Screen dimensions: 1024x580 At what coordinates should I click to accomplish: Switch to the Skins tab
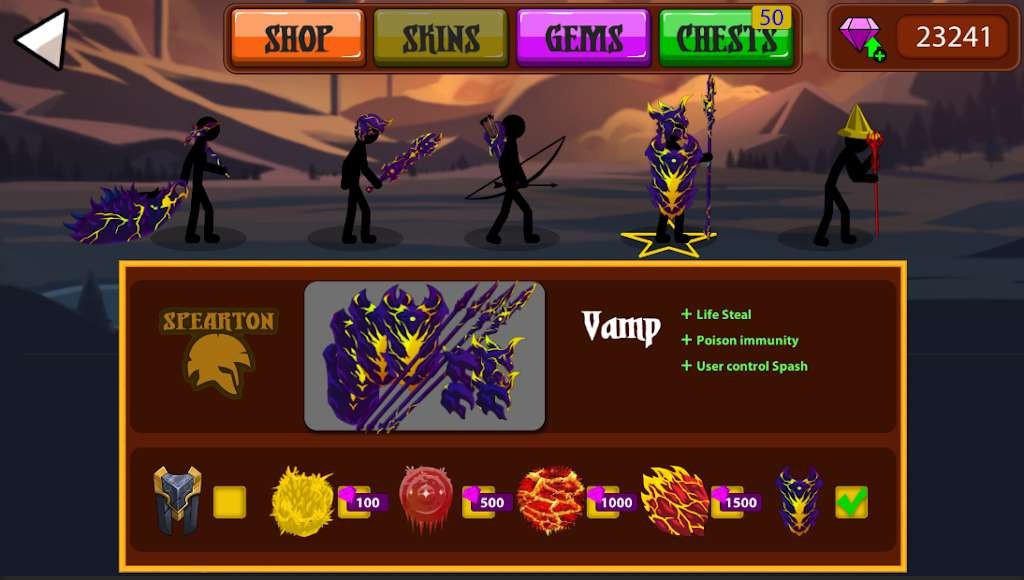pos(440,38)
